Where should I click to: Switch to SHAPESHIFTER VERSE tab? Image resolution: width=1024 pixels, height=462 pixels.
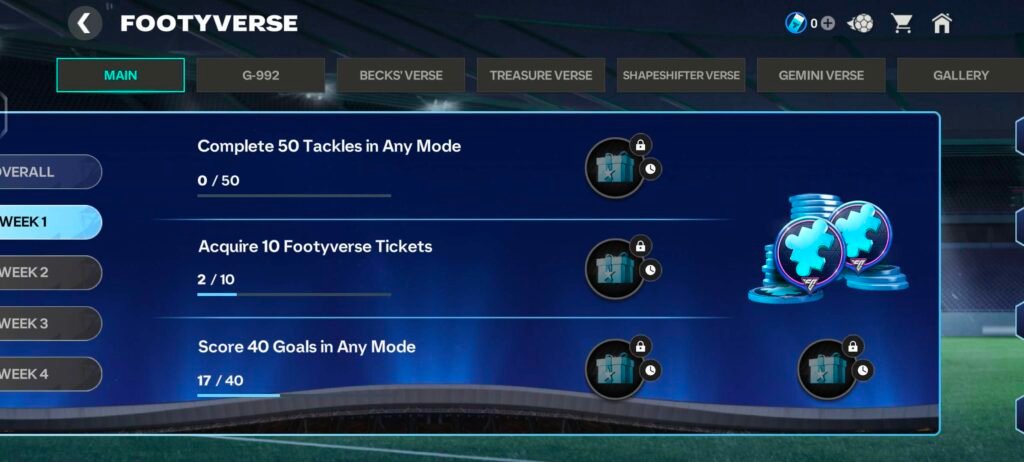(x=681, y=75)
